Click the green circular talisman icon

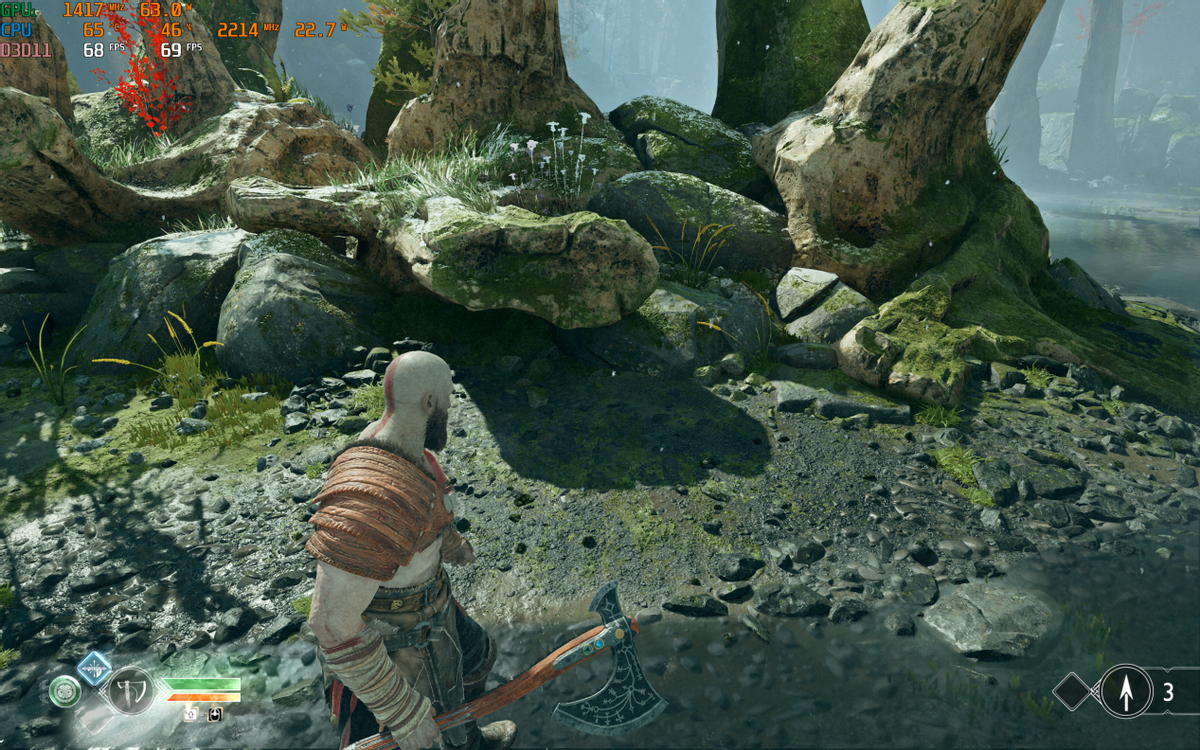click(x=65, y=690)
